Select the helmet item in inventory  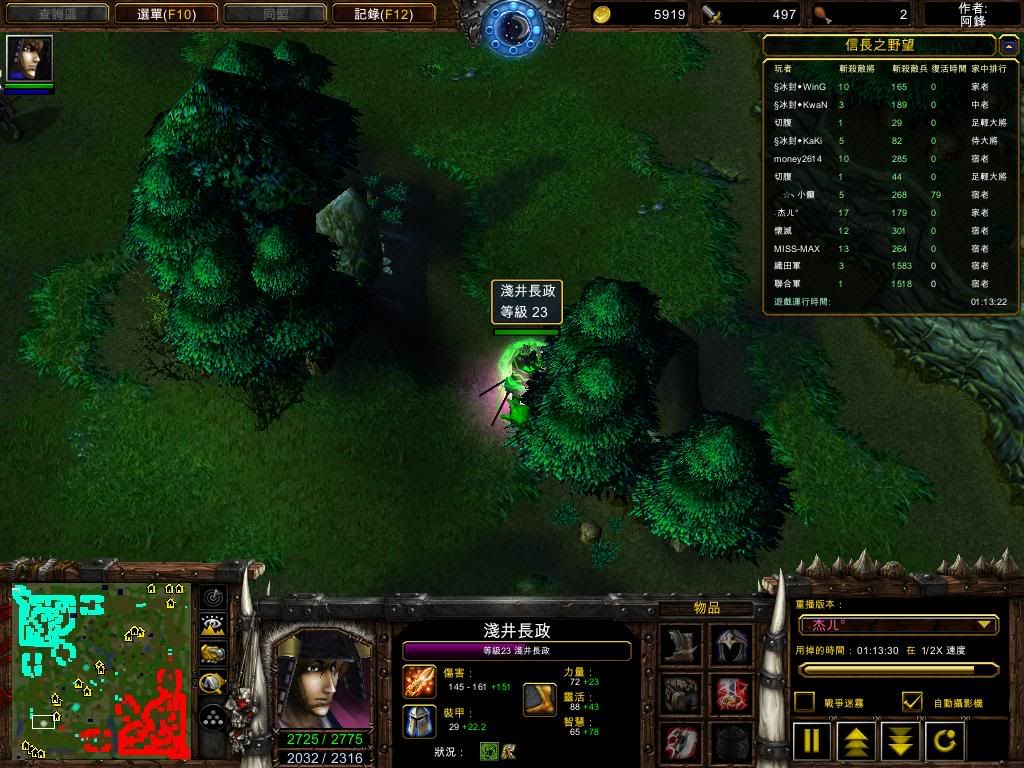(x=731, y=646)
